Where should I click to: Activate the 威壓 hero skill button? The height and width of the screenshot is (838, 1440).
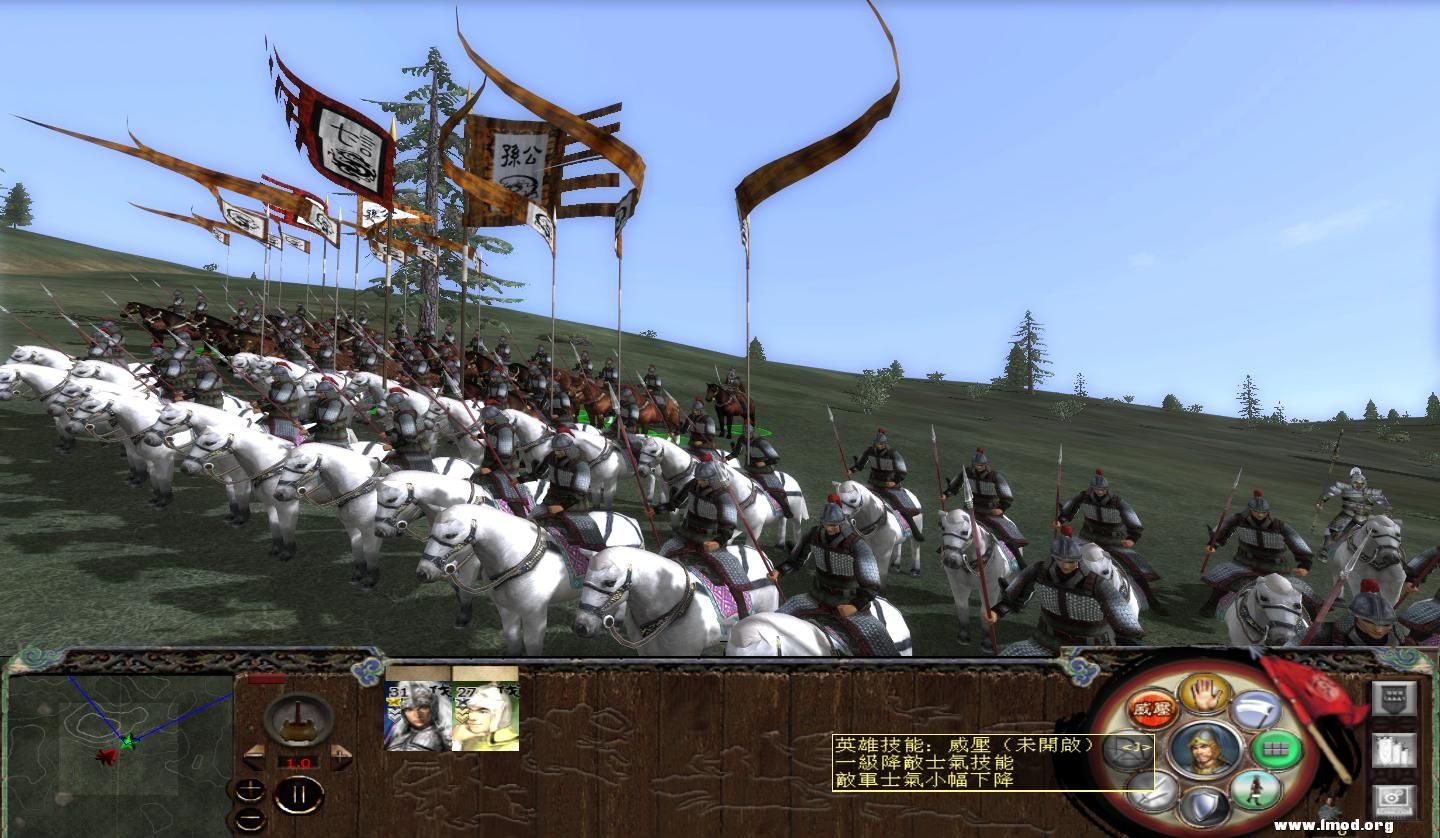click(1152, 709)
